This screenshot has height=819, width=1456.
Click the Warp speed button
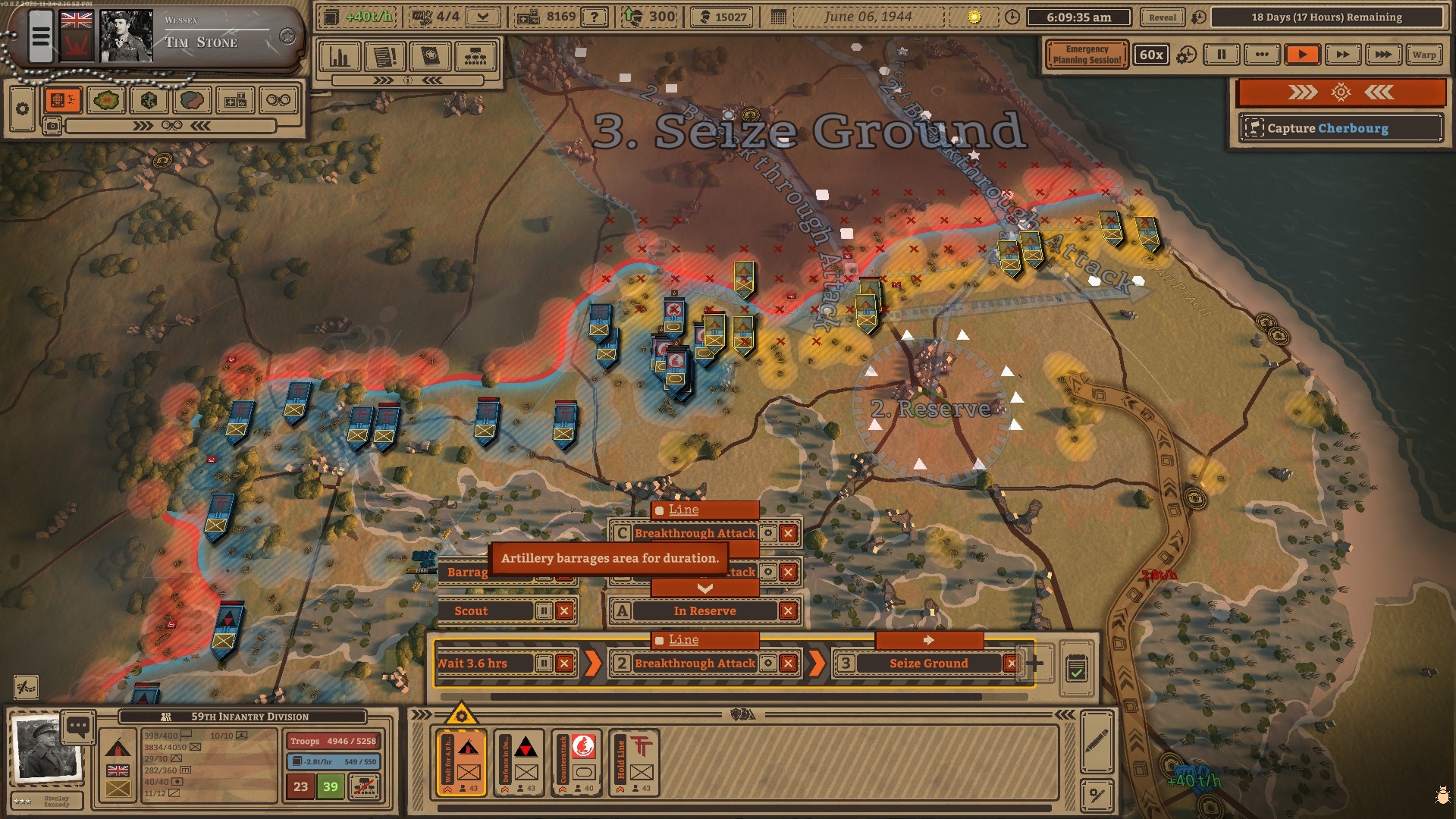pyautogui.click(x=1423, y=55)
